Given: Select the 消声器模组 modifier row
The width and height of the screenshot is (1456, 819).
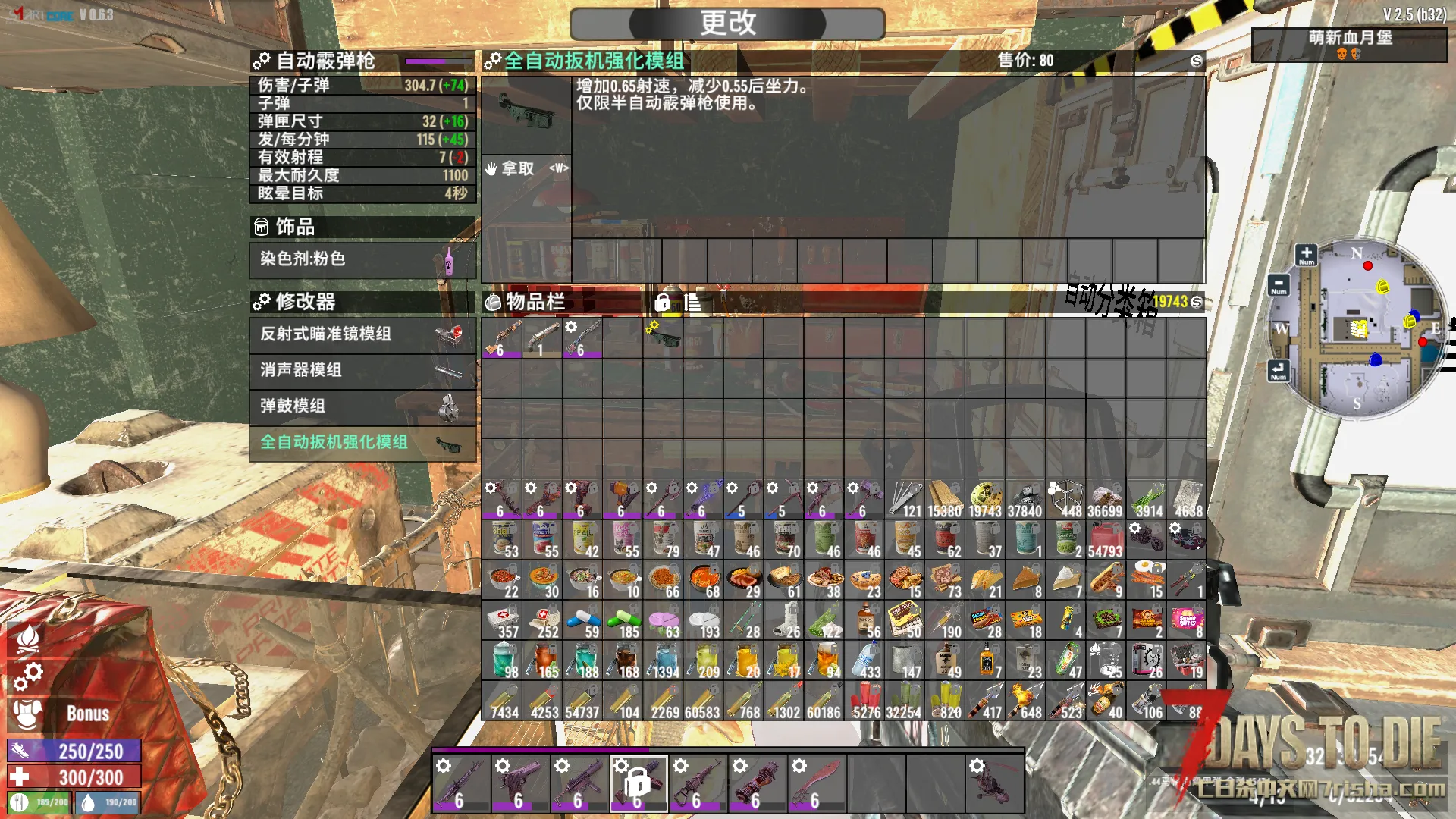Looking at the screenshot, I should (362, 370).
